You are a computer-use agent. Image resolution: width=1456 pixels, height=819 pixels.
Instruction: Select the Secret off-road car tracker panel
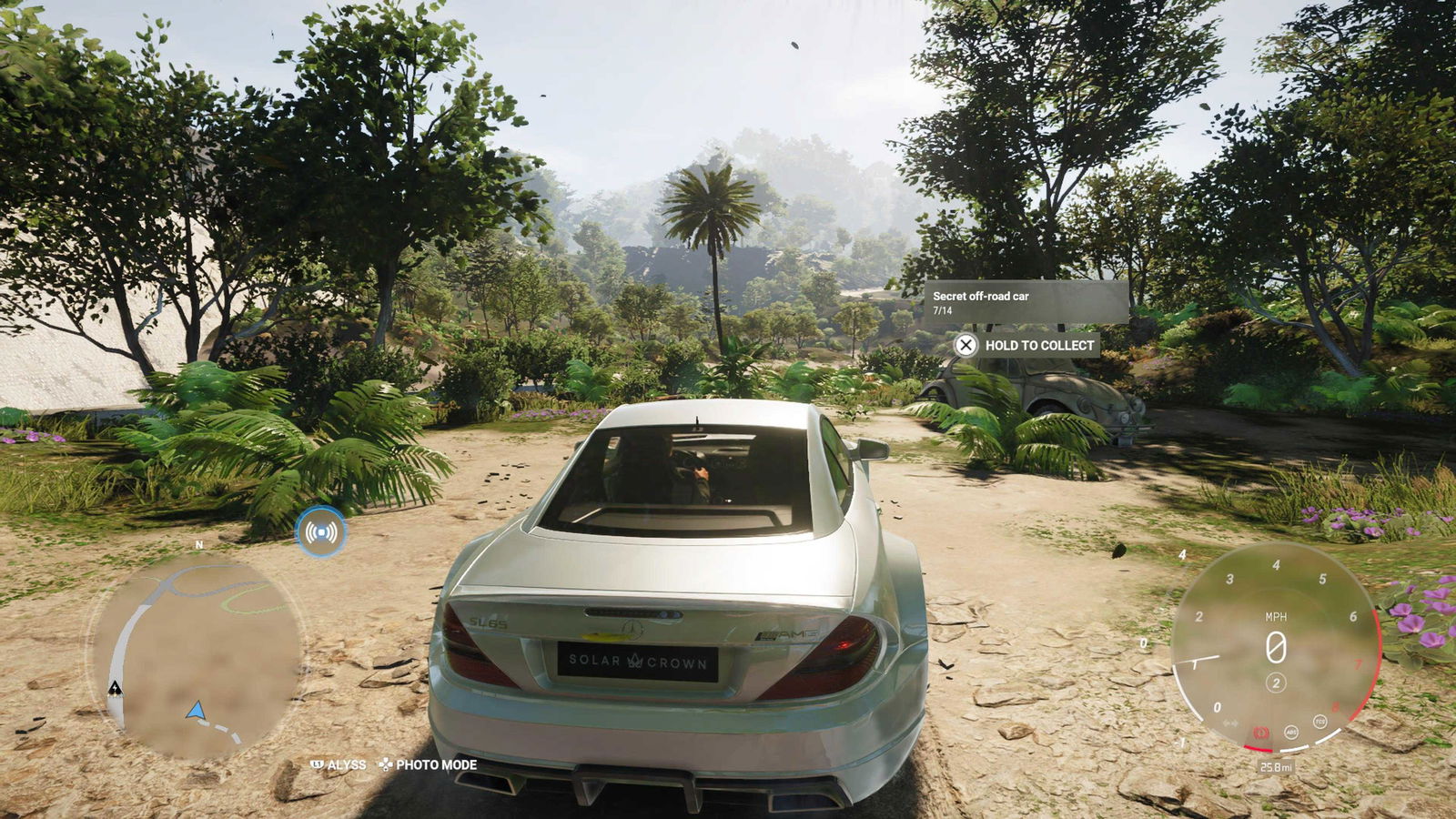pyautogui.click(x=1026, y=302)
